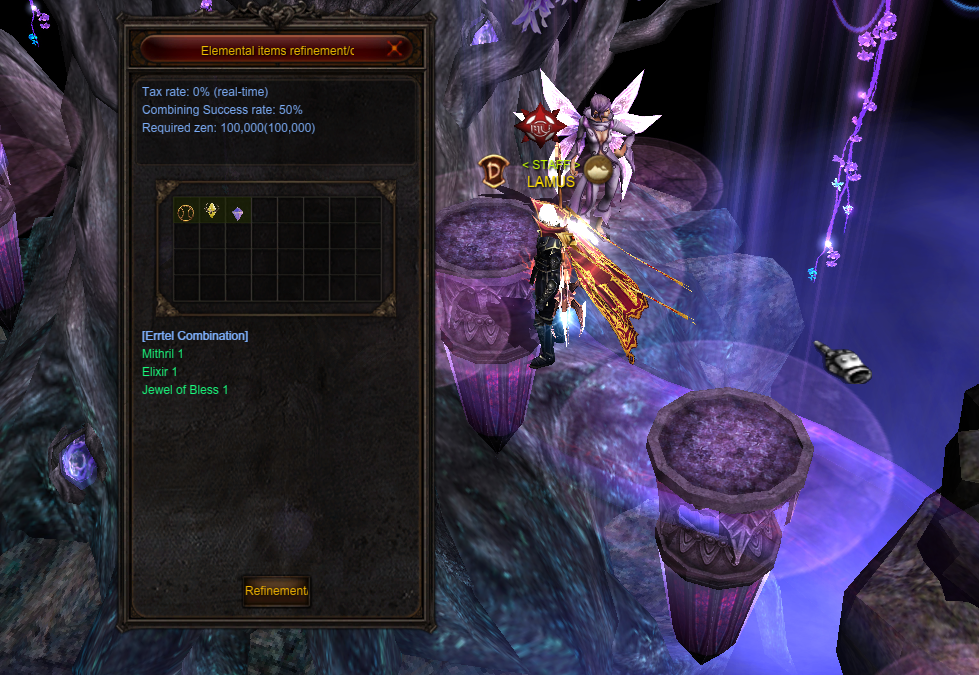Close the Elemental items refinement window

pos(396,48)
